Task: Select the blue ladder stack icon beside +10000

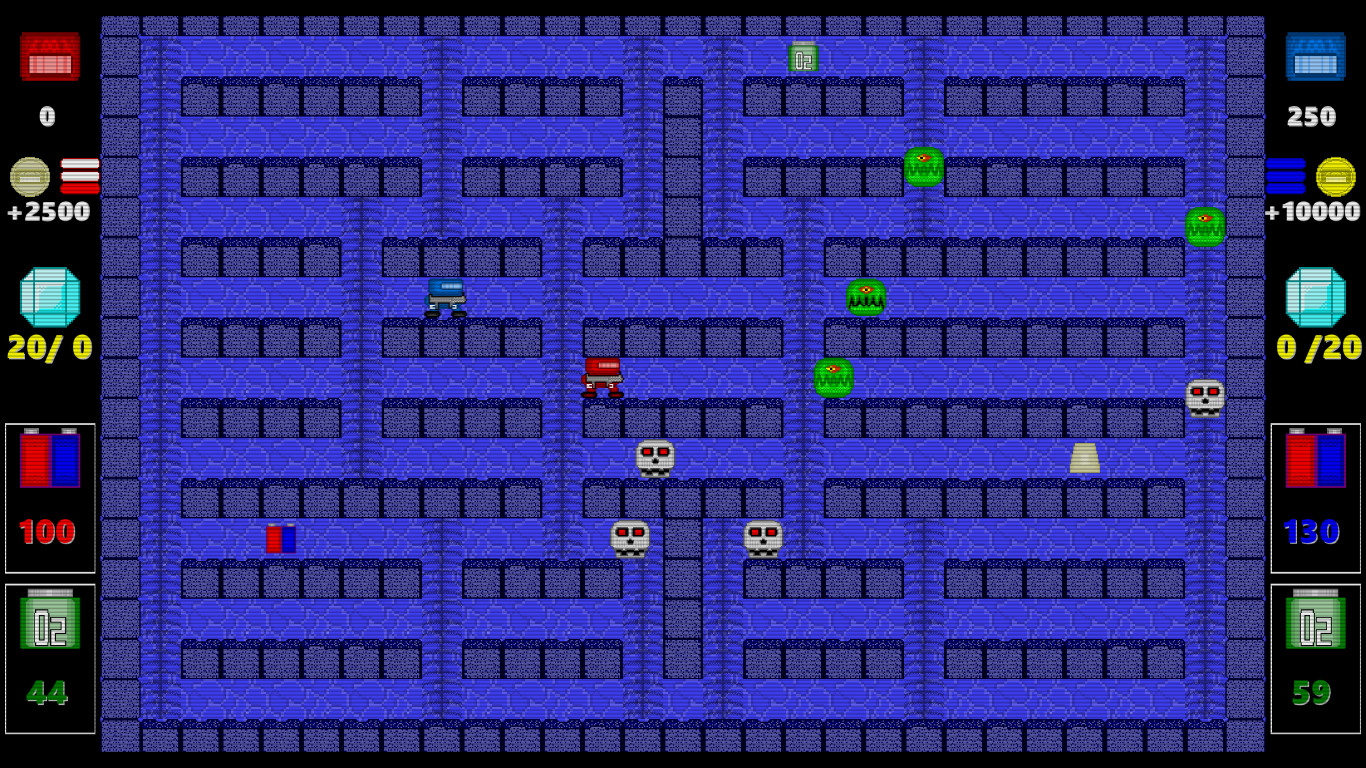Action: [x=1289, y=177]
